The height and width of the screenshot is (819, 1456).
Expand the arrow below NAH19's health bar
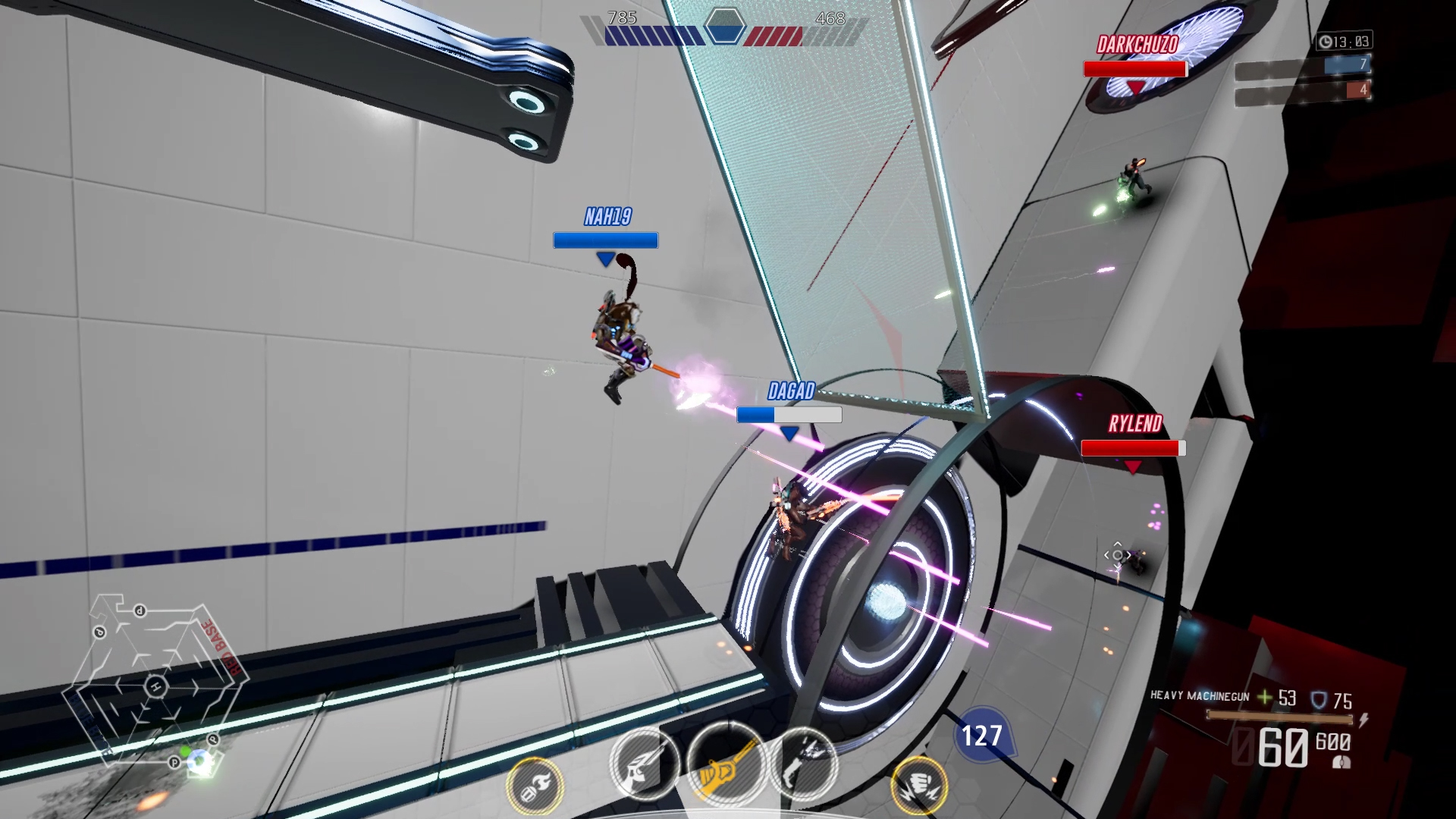(x=604, y=258)
